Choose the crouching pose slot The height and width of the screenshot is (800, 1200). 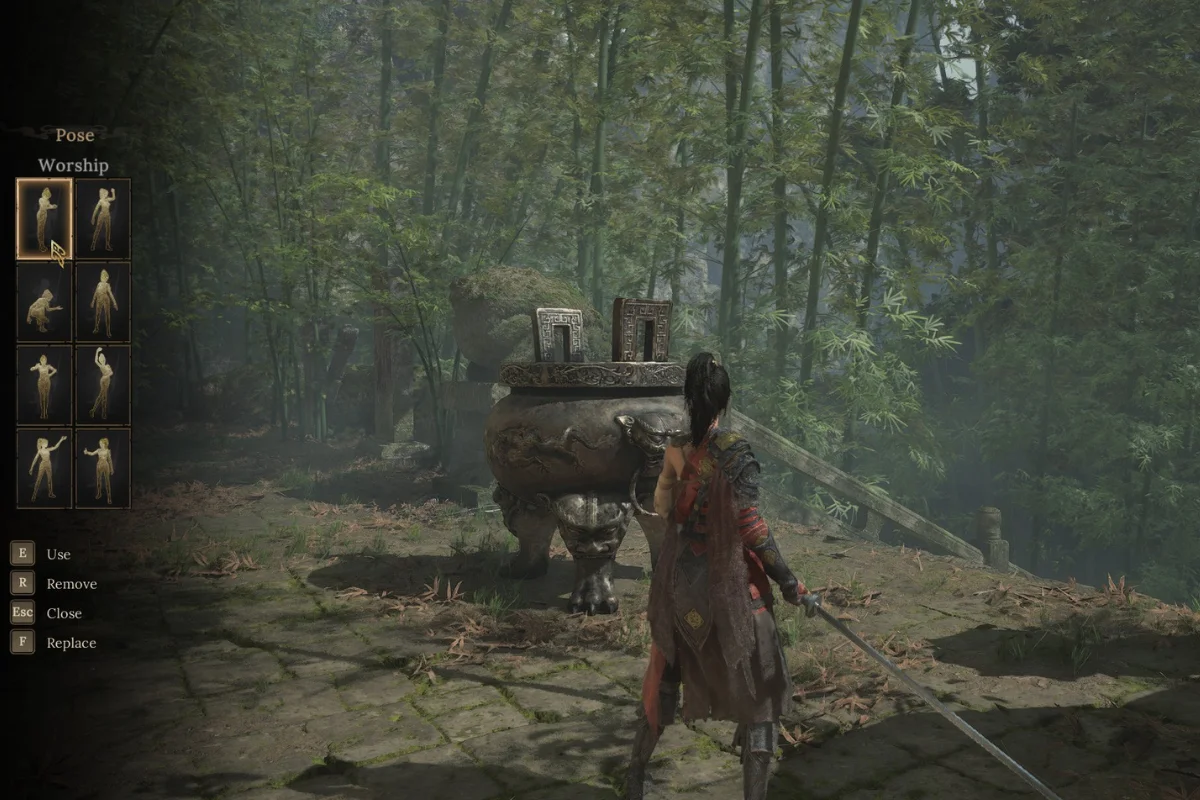[x=44, y=302]
